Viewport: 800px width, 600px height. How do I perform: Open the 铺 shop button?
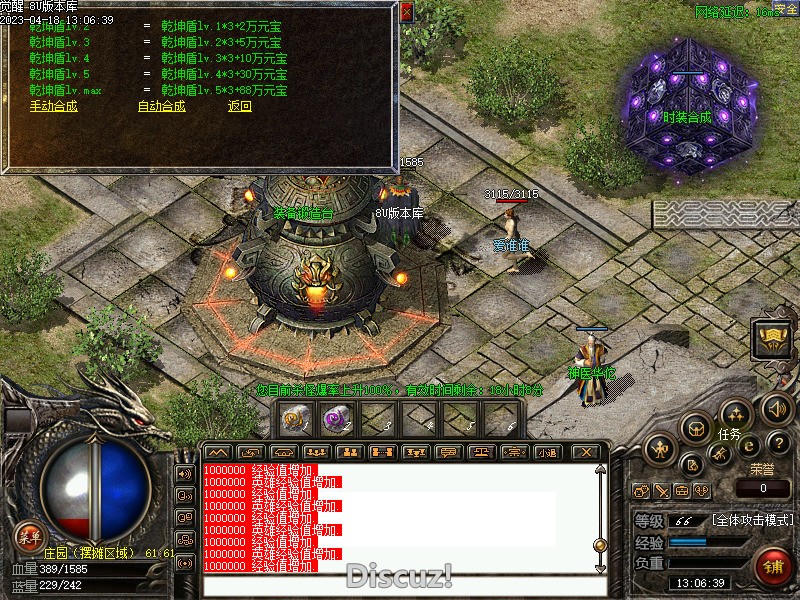tap(773, 567)
